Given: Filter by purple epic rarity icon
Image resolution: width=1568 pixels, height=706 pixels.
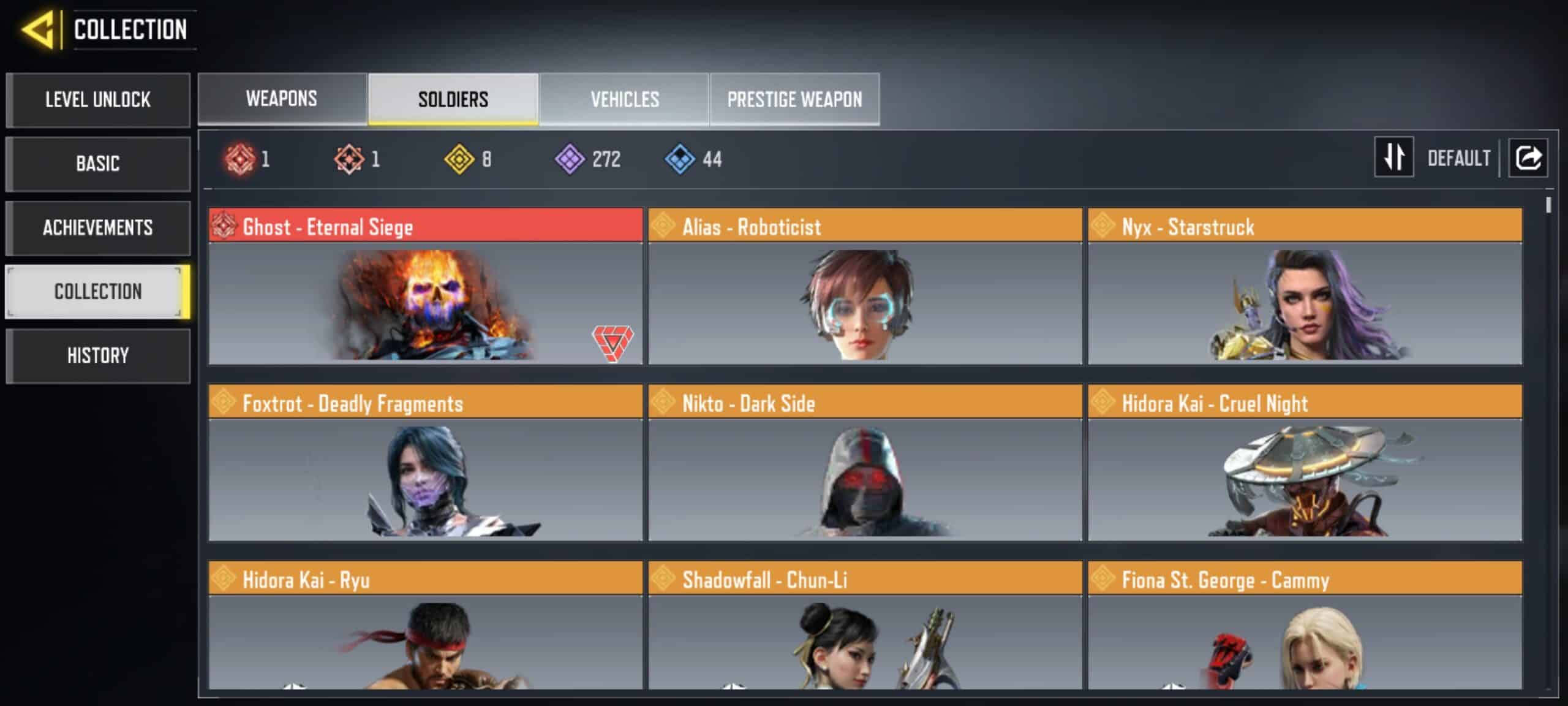Looking at the screenshot, I should coord(570,159).
